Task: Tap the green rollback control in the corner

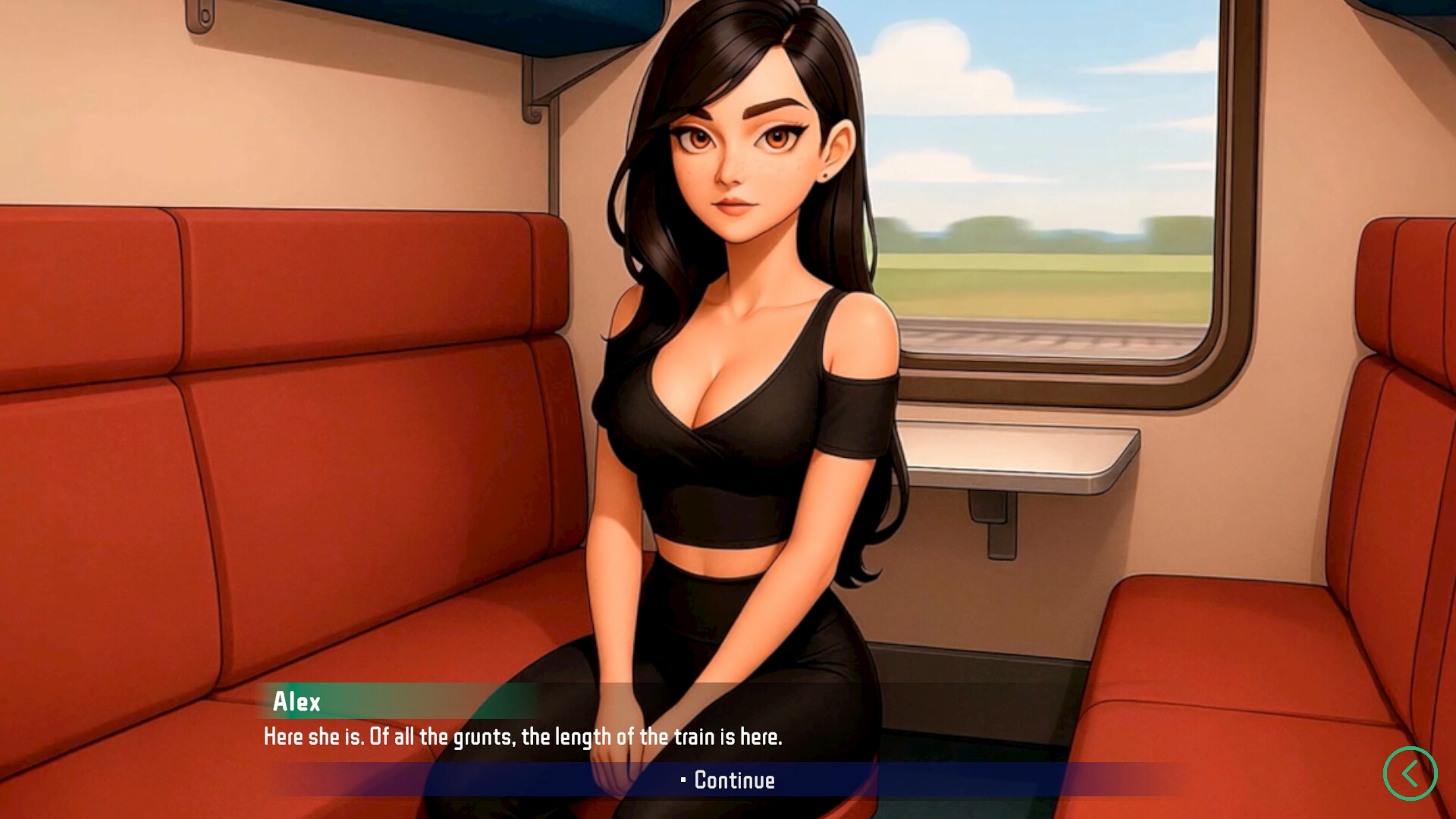Action: [x=1410, y=772]
